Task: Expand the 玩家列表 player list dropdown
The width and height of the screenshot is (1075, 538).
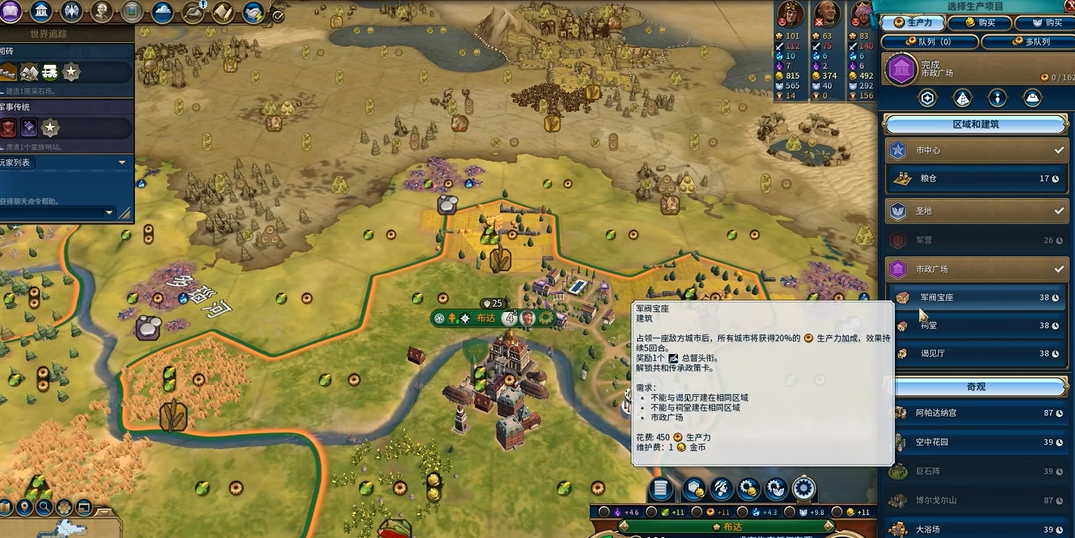Action: tap(122, 162)
